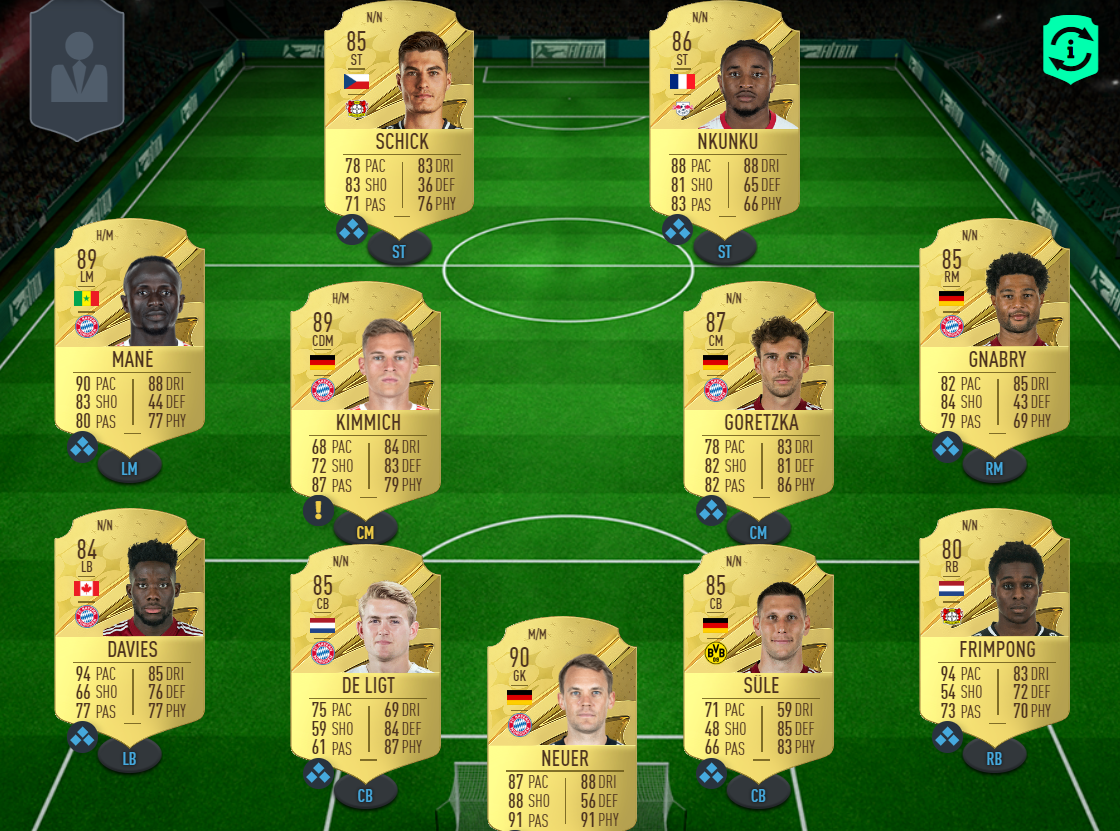Select the Frimpong right back card

click(994, 620)
